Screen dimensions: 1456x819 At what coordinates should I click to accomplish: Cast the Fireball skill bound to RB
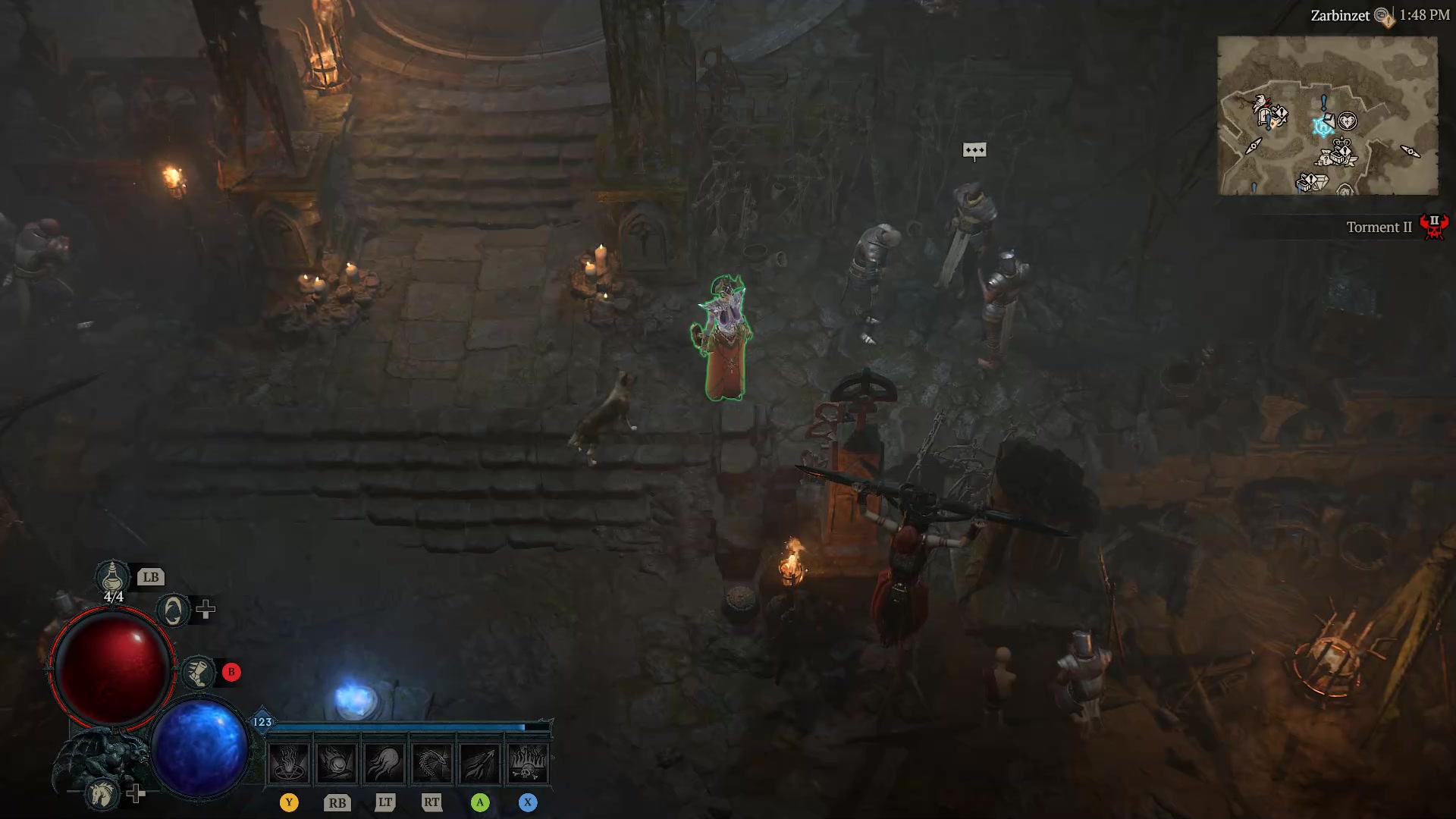pos(337,764)
